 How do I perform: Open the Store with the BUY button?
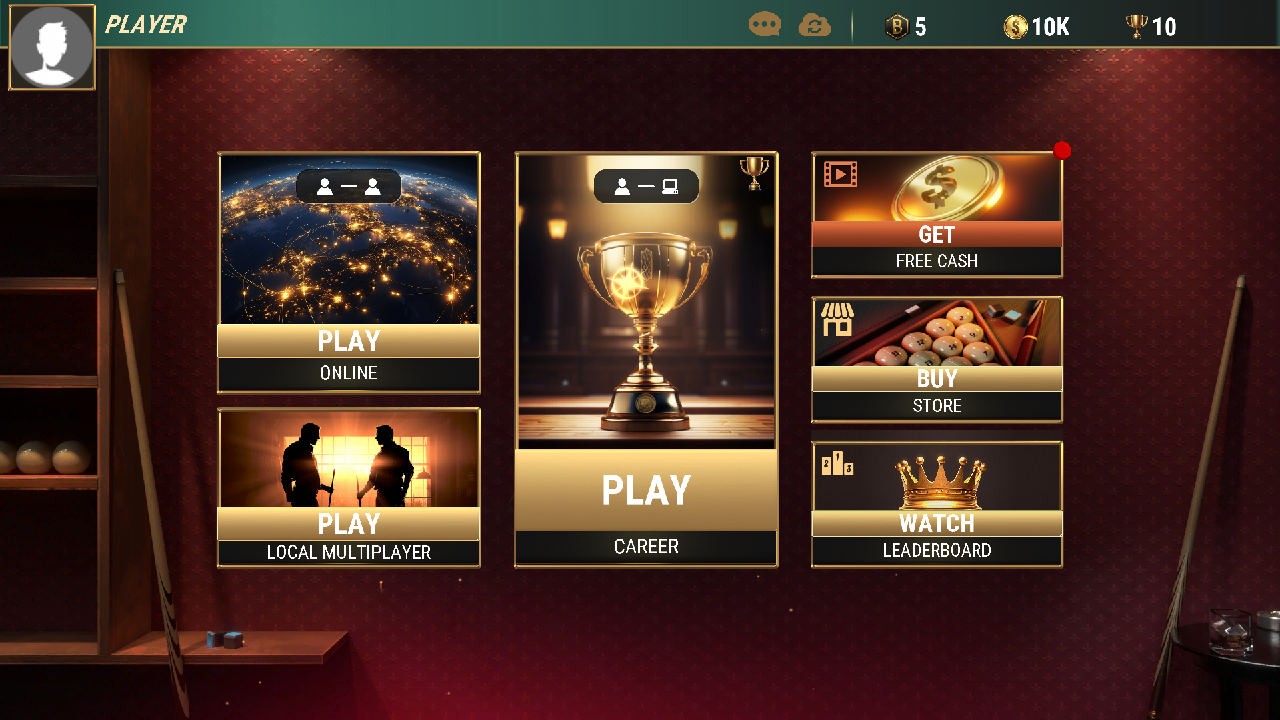[x=936, y=379]
